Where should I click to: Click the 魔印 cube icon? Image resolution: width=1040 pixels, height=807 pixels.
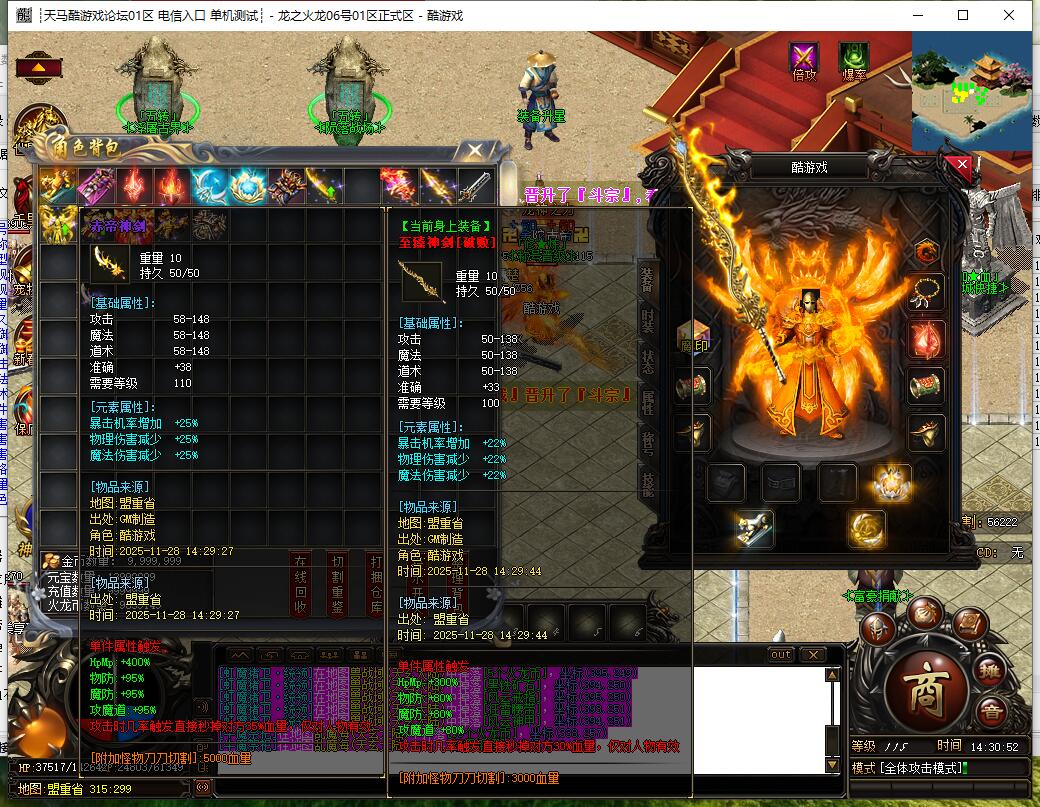(x=693, y=338)
